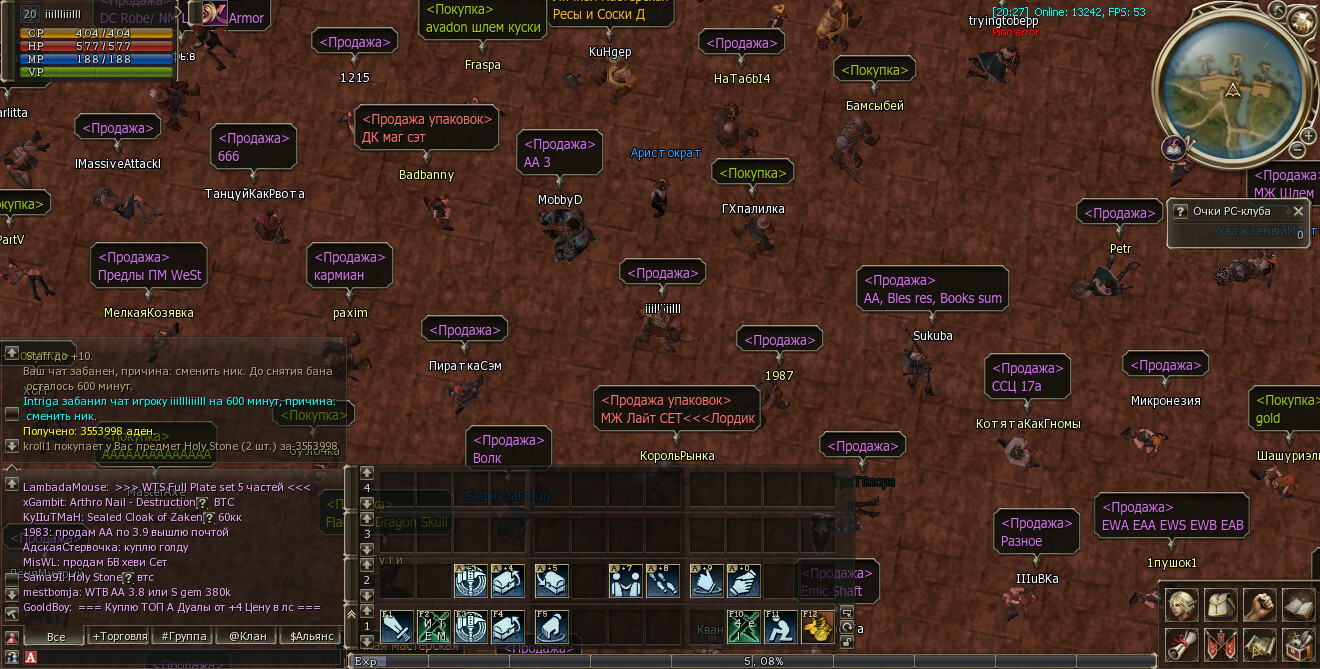Switch to the Все chat tab
Screen dimensions: 1320x669
point(56,636)
